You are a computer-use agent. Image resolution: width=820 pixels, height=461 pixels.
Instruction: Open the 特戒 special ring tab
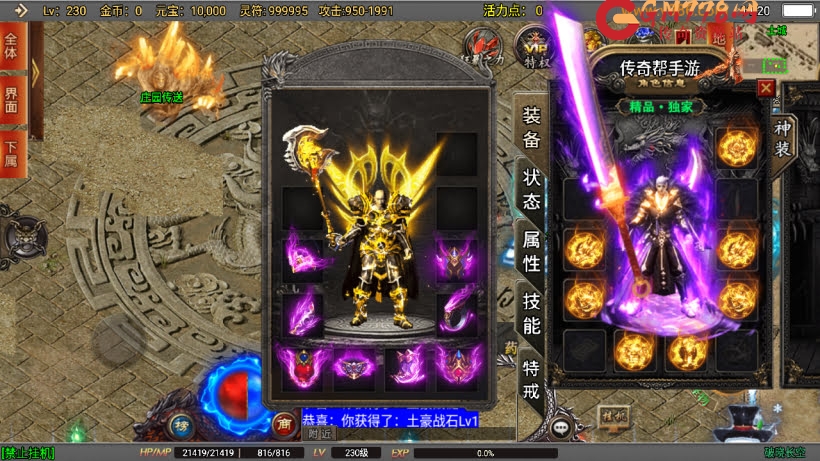[532, 380]
